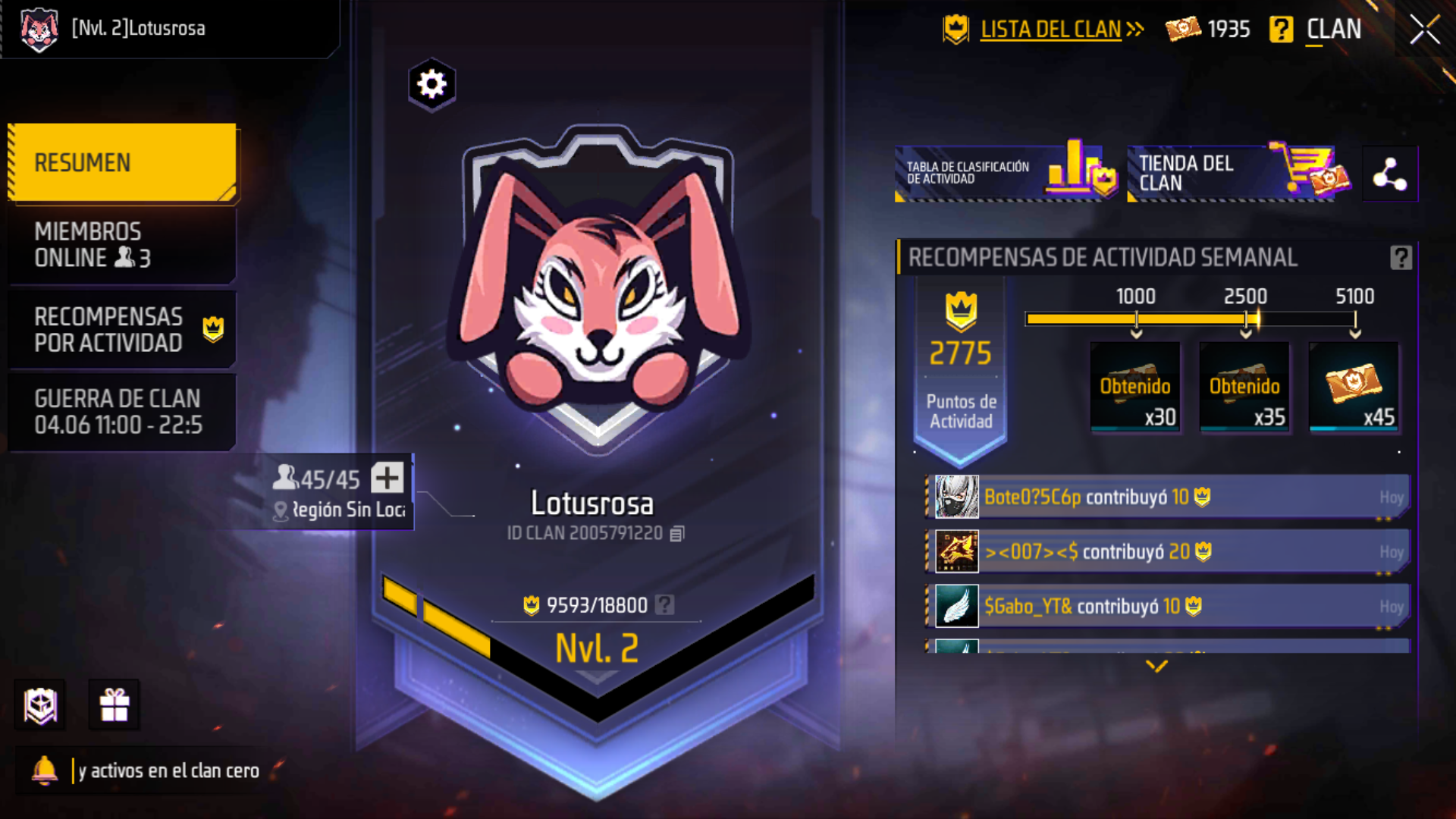1456x819 pixels.
Task: Open Tabla de Clasificación de Actividad
Action: coord(1006,173)
